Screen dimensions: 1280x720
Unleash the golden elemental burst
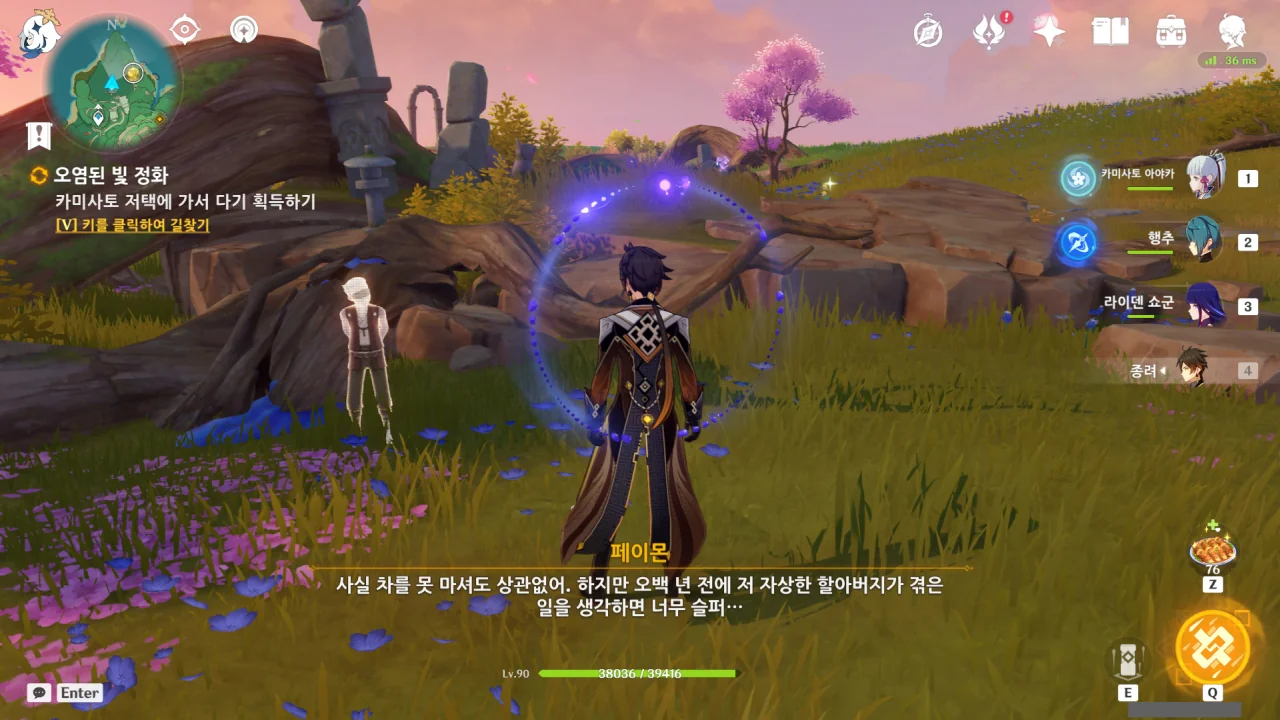click(1212, 647)
